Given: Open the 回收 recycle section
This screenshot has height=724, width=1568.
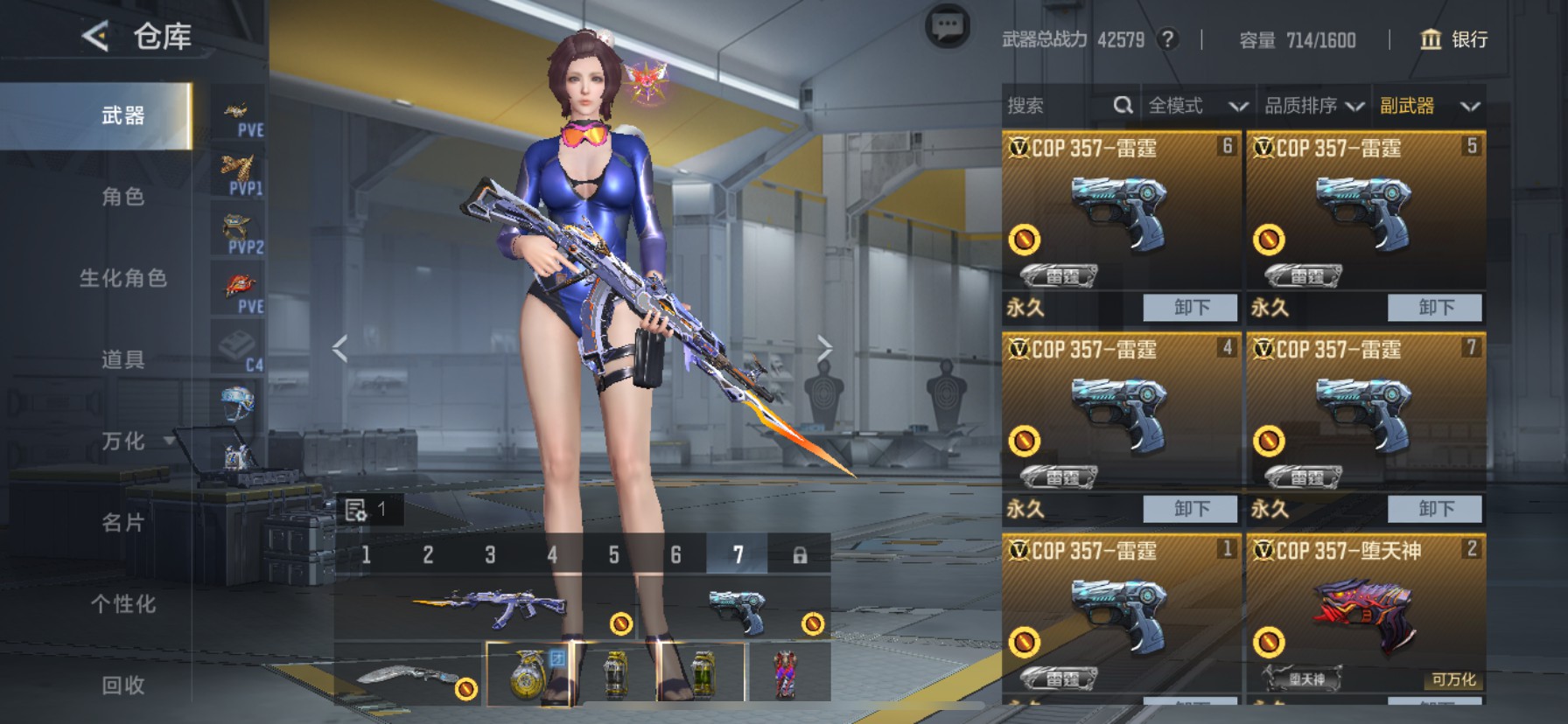Looking at the screenshot, I should coord(122,686).
